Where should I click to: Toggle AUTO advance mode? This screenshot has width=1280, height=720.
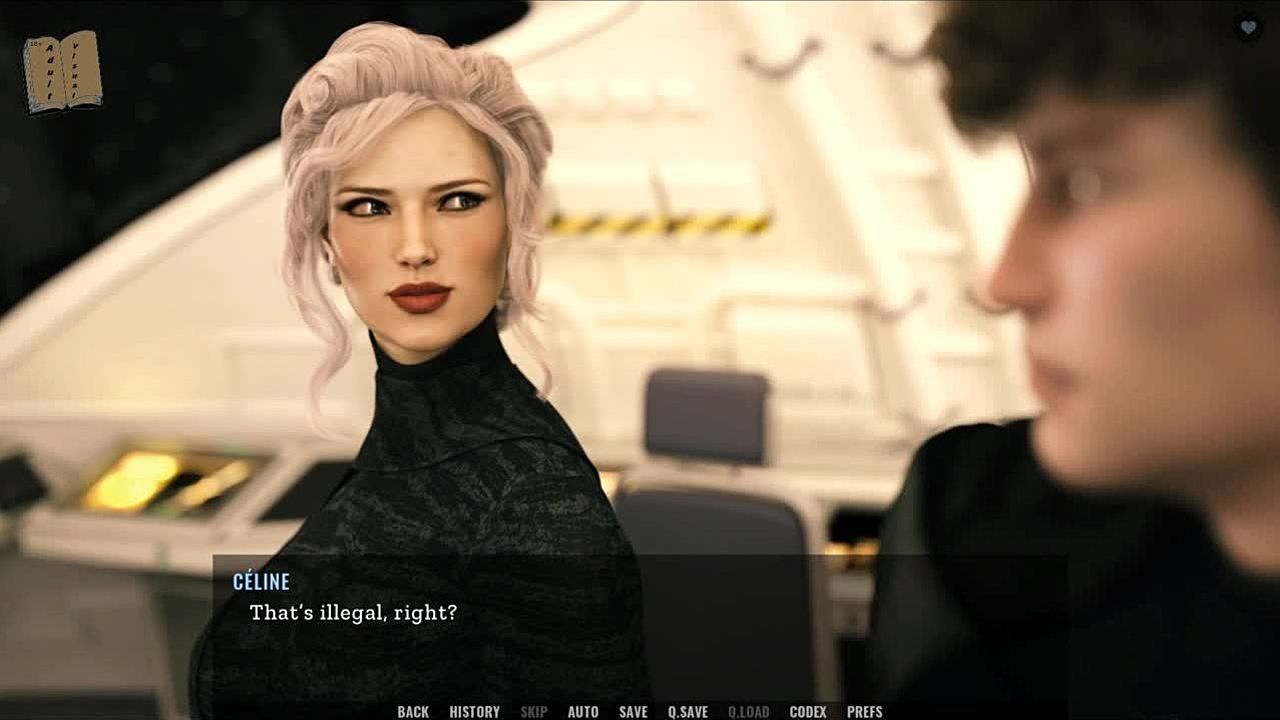click(x=583, y=712)
